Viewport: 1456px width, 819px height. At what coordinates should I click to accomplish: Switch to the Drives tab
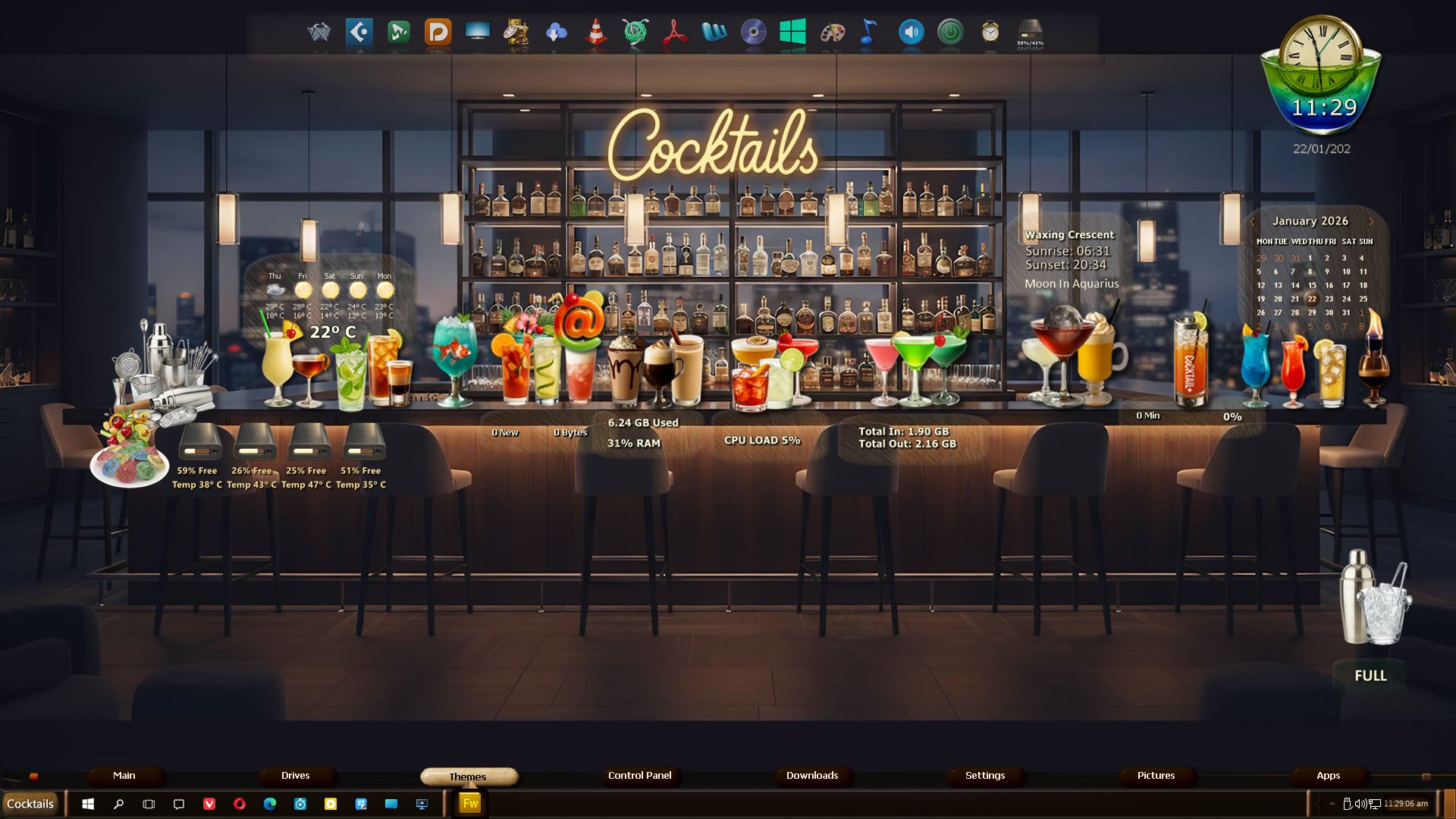click(x=295, y=776)
